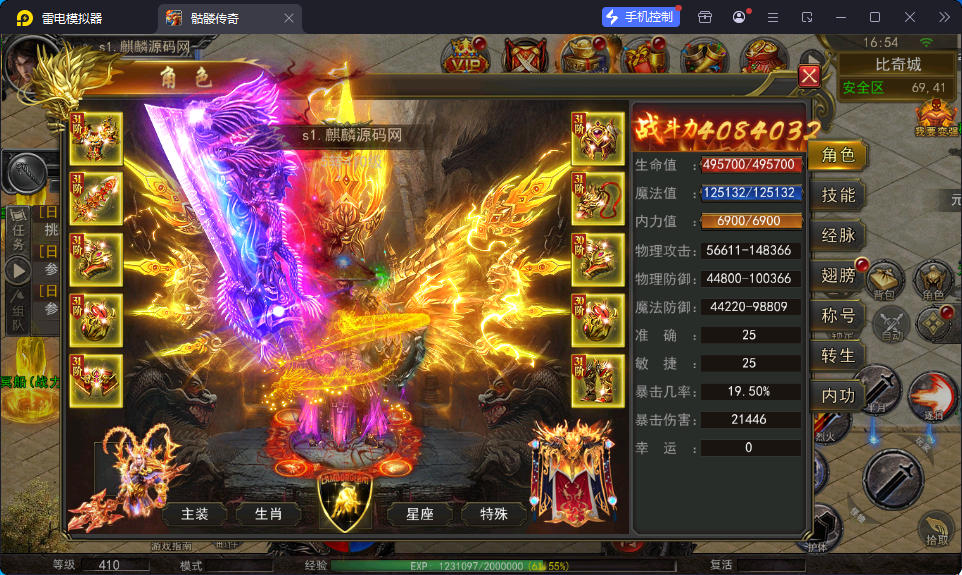Choose the 特殊 special equipment page
962x575 pixels.
[x=493, y=514]
